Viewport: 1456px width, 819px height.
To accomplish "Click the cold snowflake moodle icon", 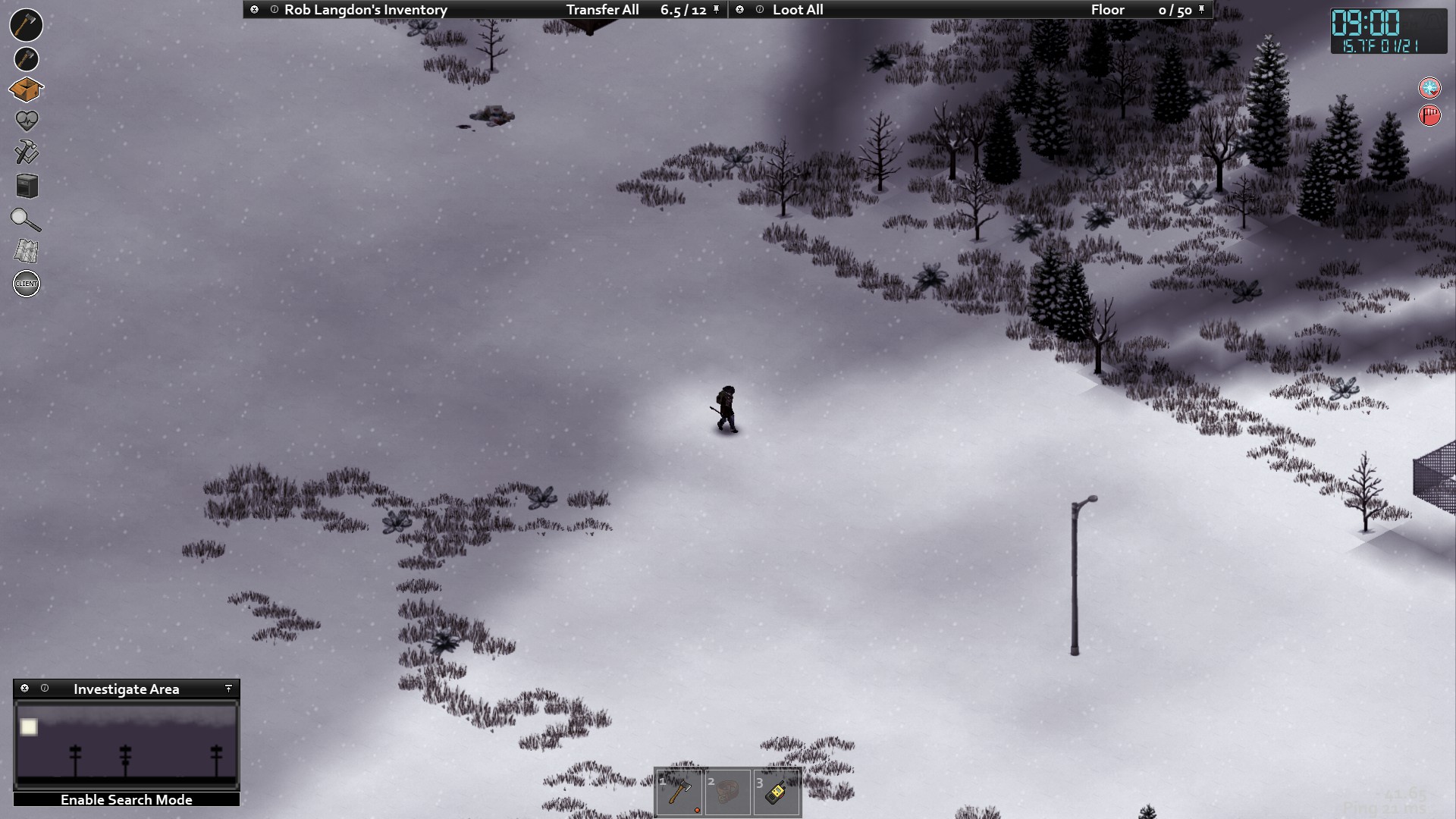I will click(x=1429, y=89).
